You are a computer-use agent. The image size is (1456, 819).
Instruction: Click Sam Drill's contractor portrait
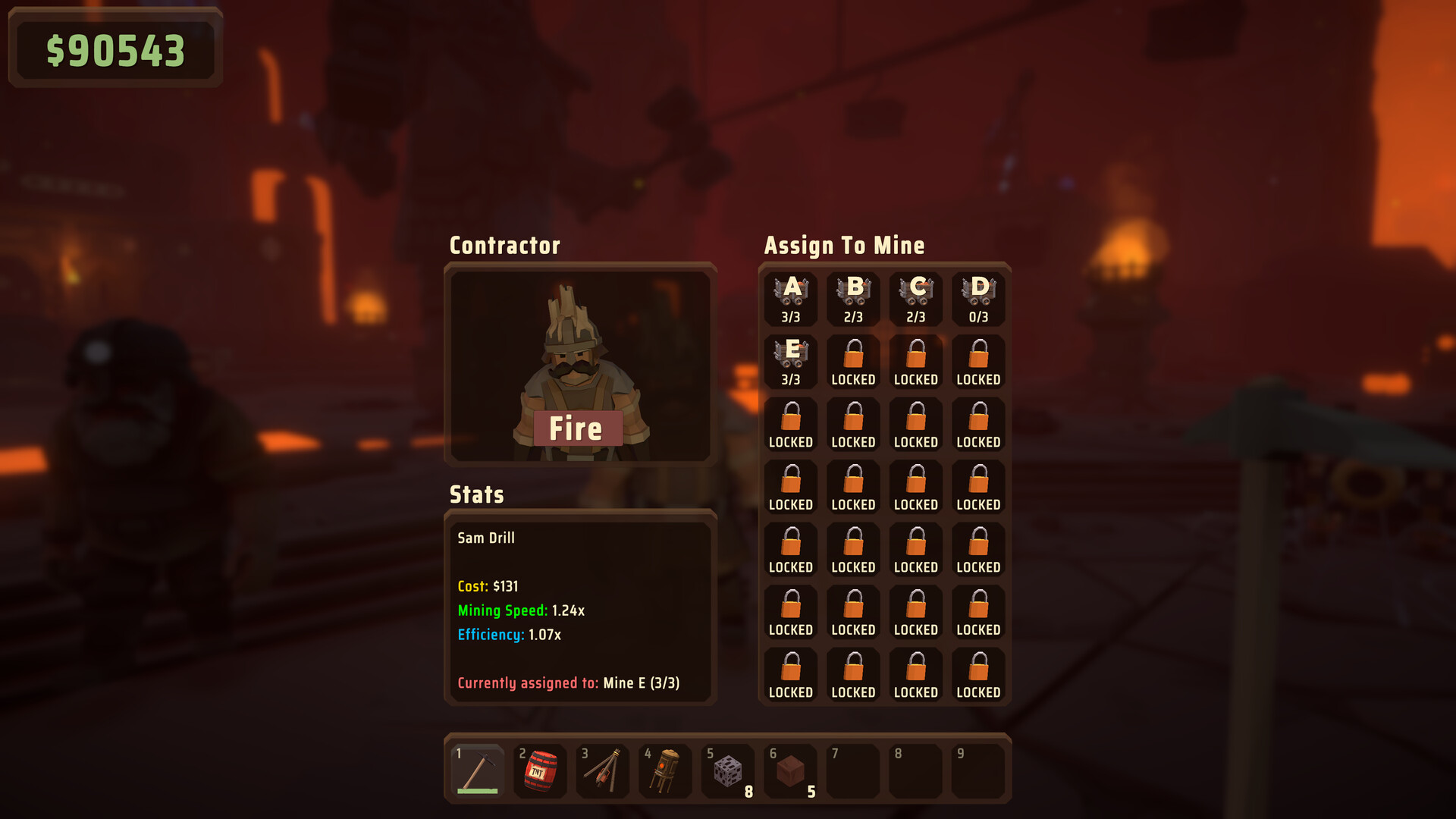tap(580, 364)
